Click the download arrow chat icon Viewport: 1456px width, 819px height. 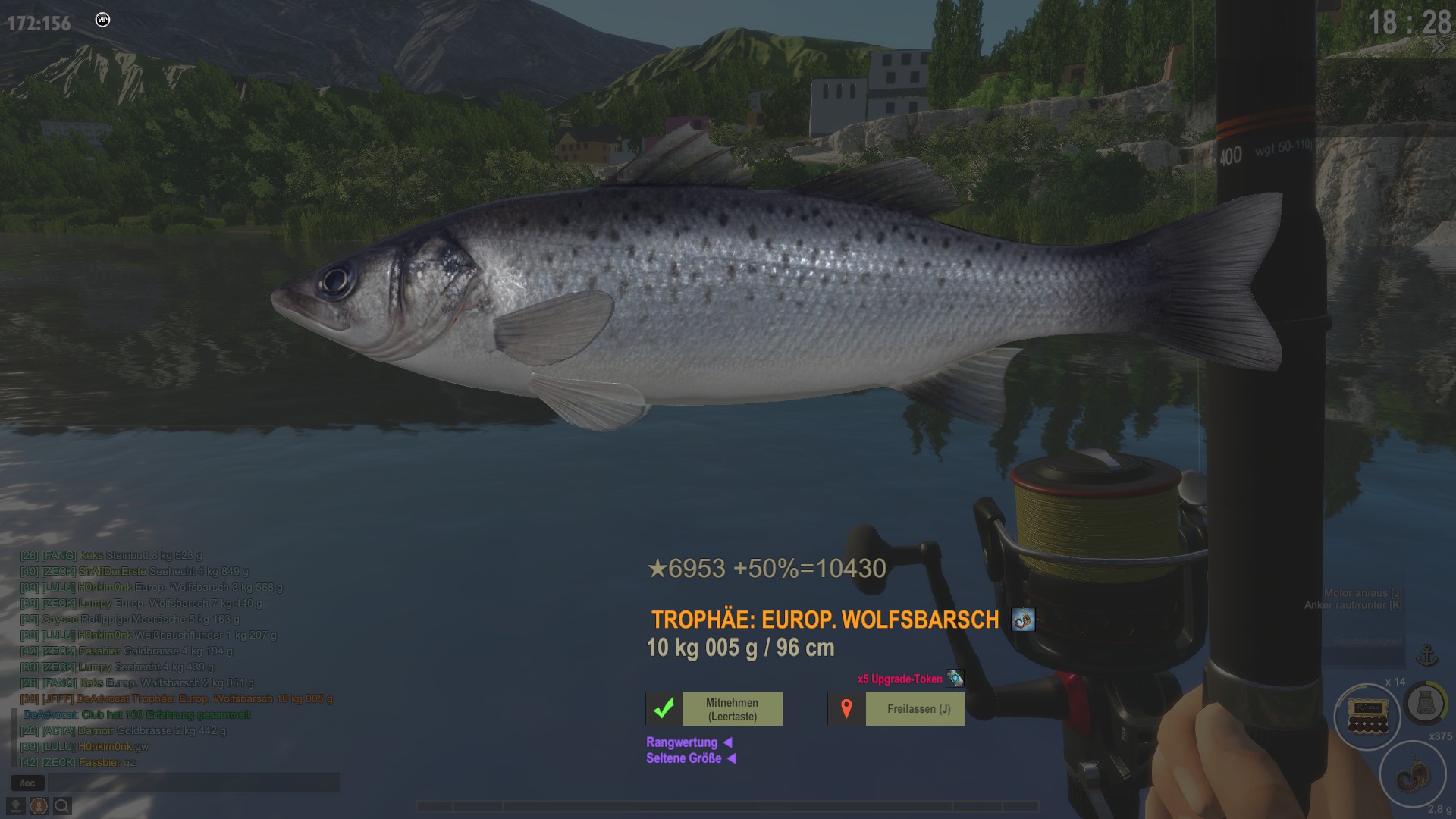(15, 805)
